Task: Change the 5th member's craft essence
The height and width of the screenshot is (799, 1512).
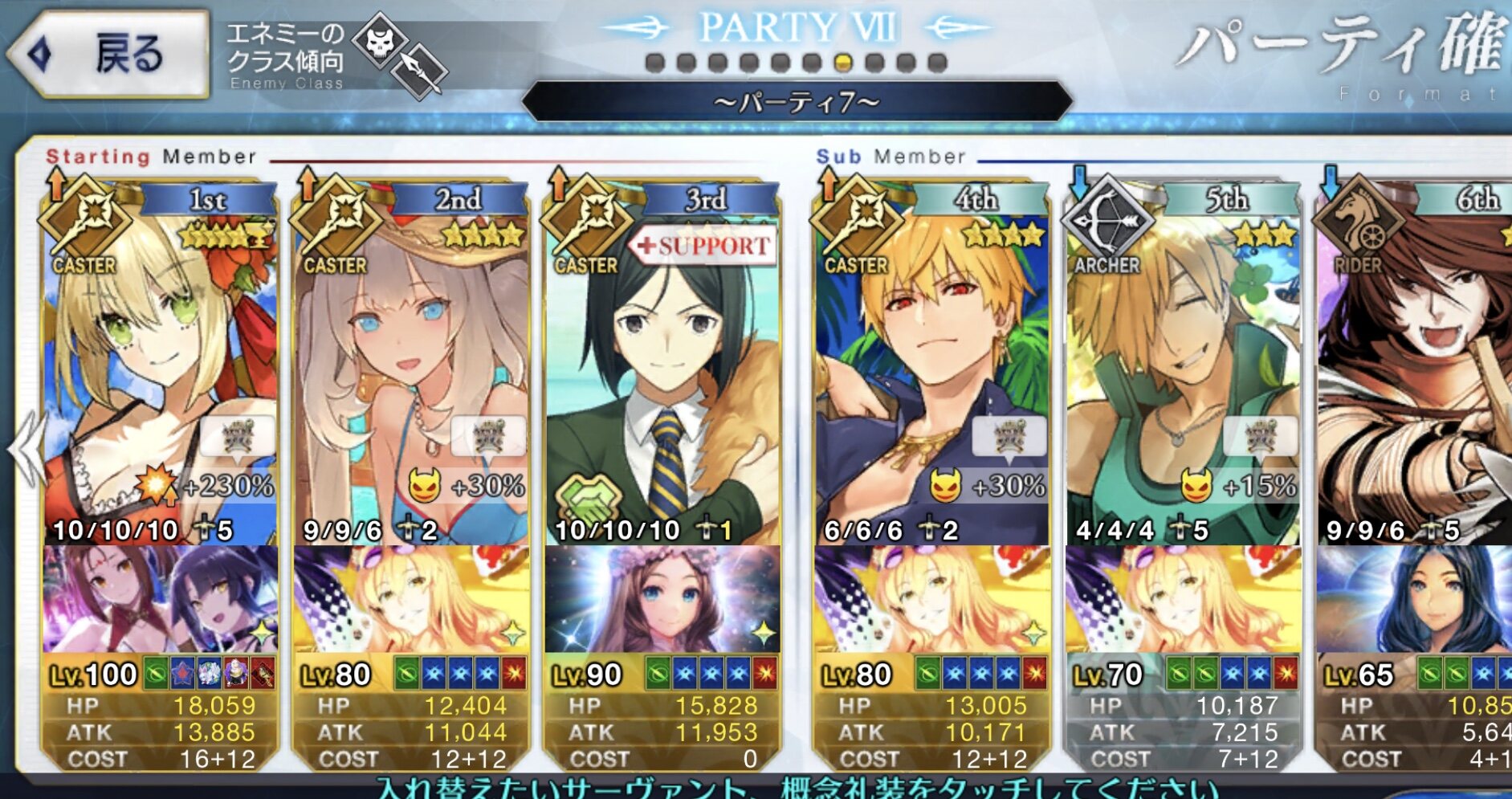Action: [x=1182, y=598]
